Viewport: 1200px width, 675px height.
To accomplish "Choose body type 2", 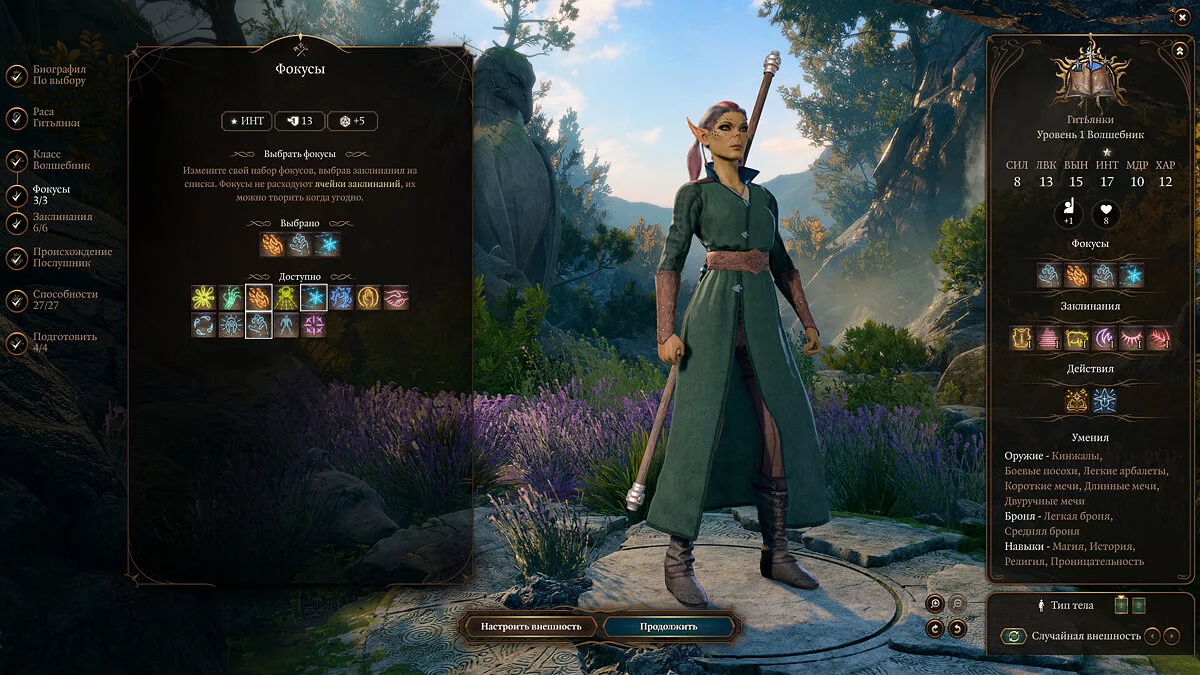I will click(1138, 605).
